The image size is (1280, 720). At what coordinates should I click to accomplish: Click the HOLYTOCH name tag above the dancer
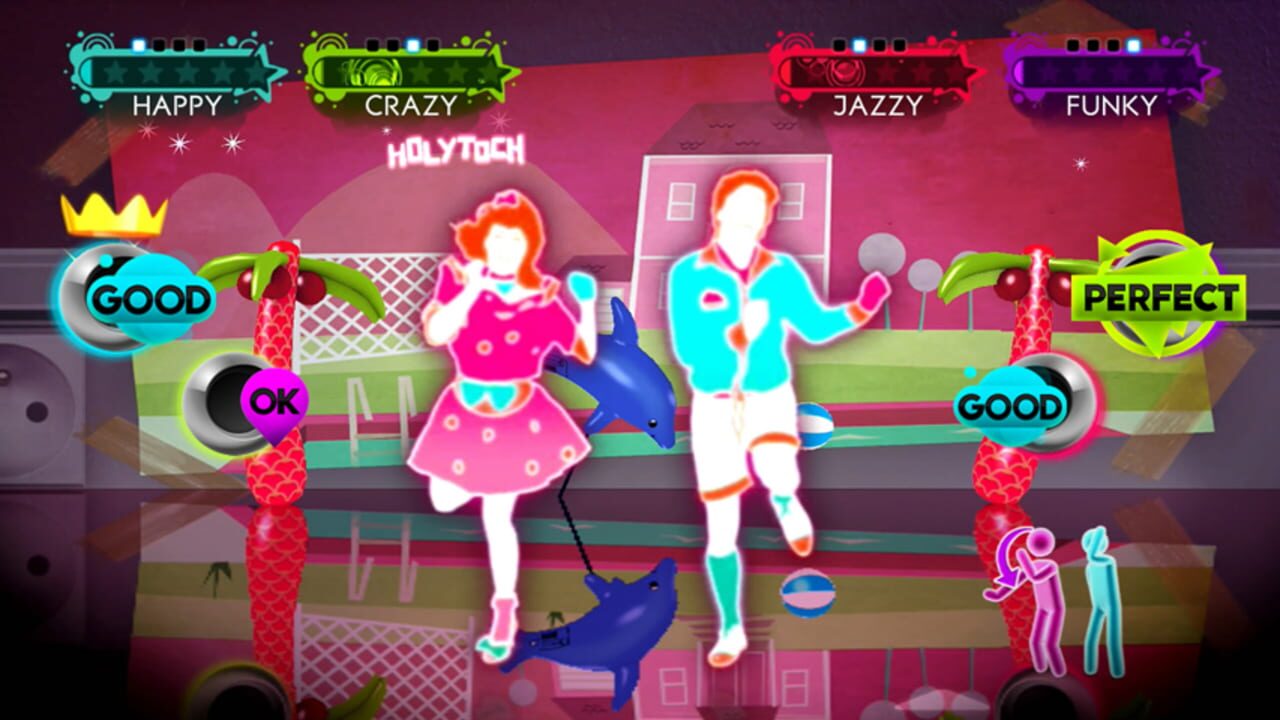(x=458, y=152)
